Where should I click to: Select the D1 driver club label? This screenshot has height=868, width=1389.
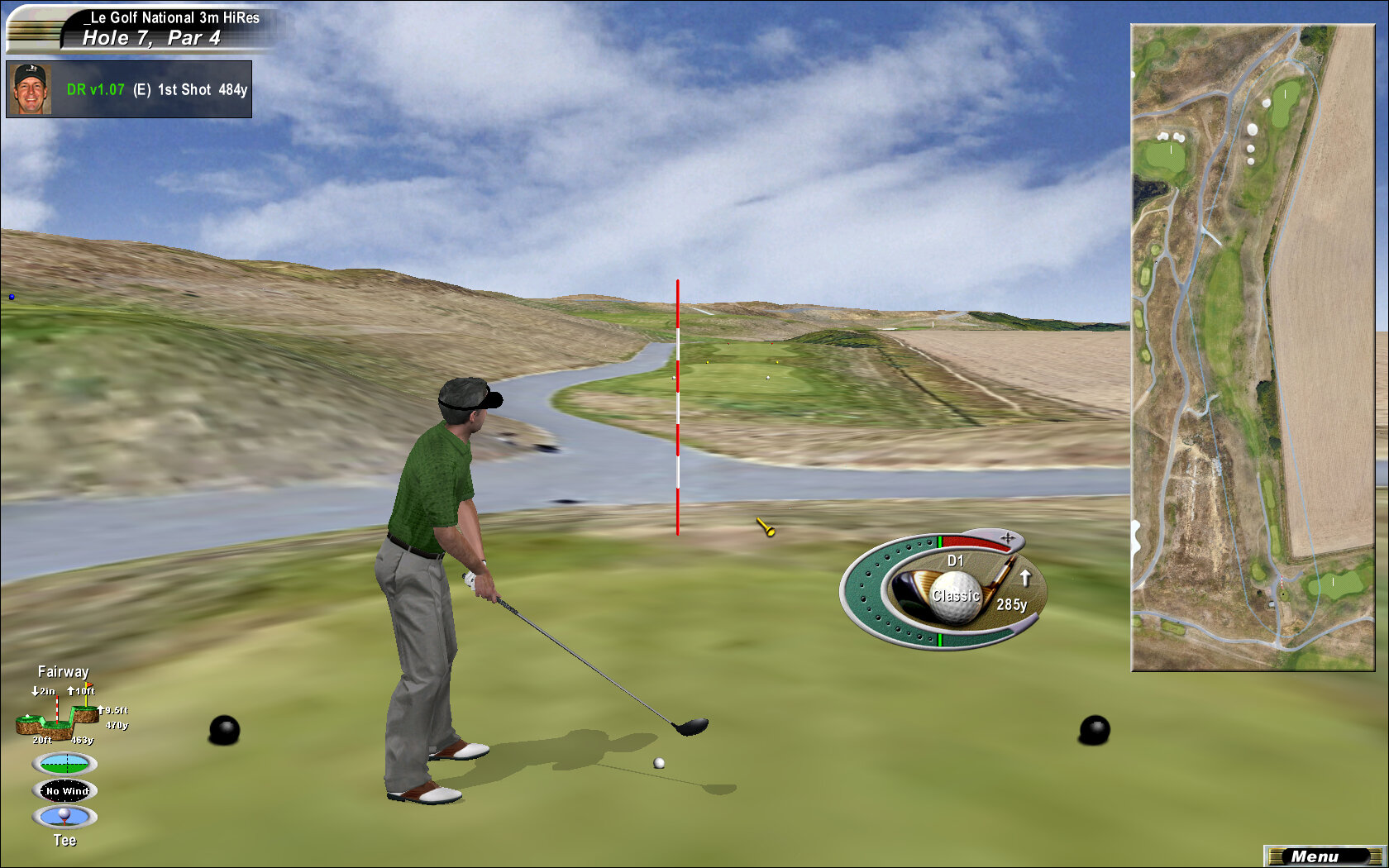coord(955,560)
